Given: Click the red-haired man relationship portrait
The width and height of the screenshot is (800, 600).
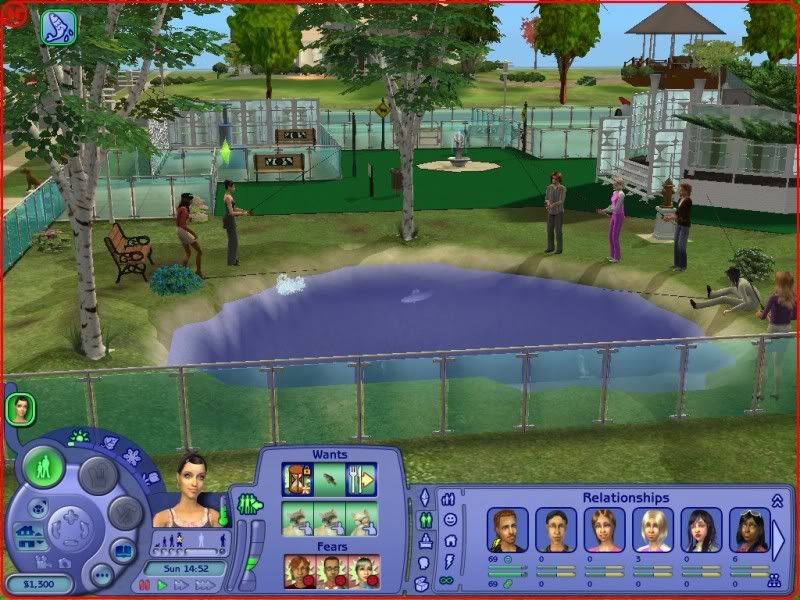Looking at the screenshot, I should pos(507,530).
